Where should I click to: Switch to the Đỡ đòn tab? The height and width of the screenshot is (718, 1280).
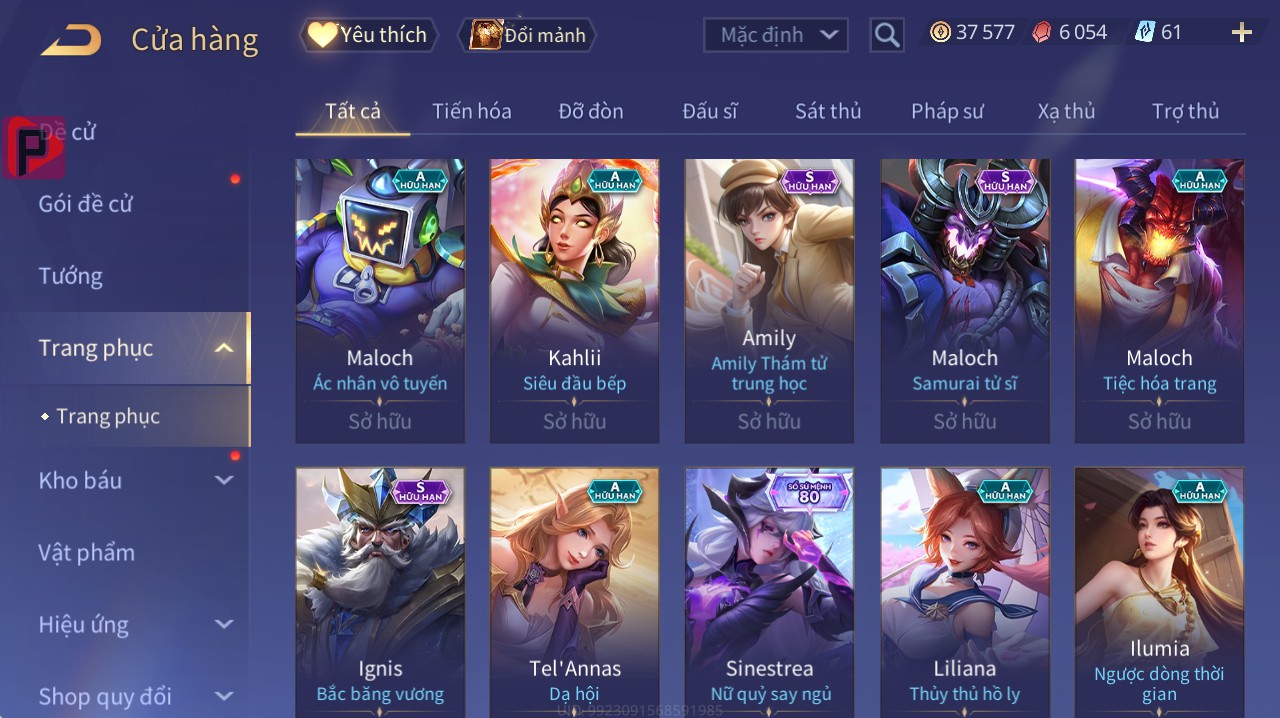[591, 111]
